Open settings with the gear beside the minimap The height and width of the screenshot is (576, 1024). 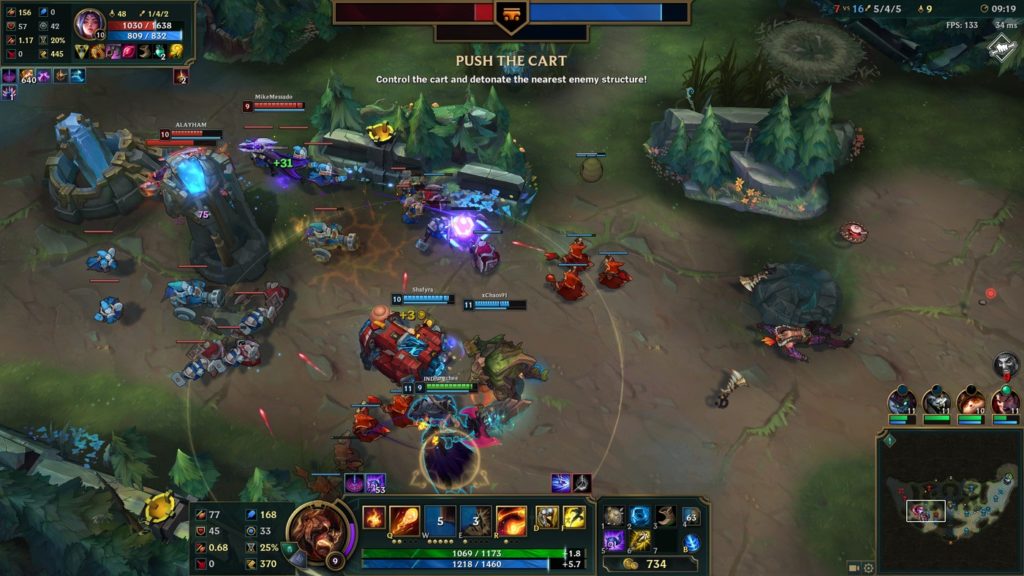[870, 567]
